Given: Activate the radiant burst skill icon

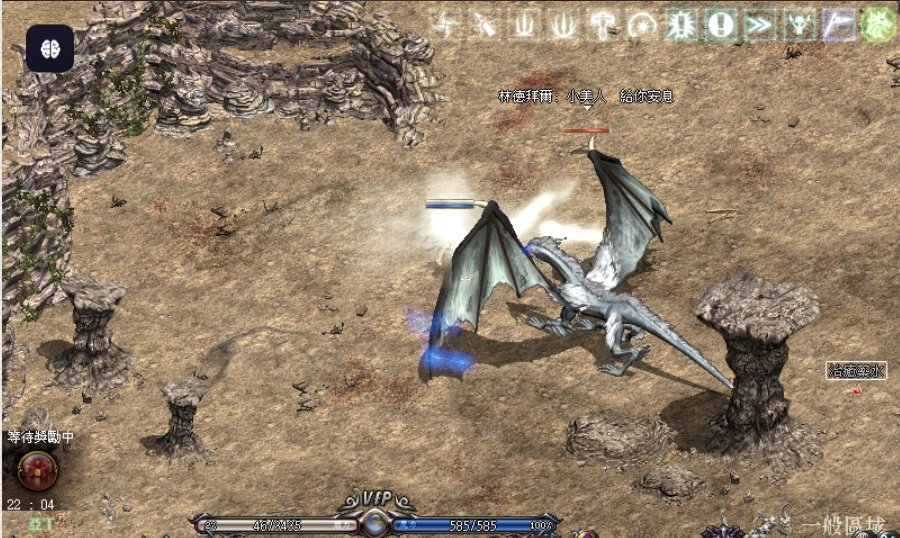Looking at the screenshot, I should click(680, 25).
